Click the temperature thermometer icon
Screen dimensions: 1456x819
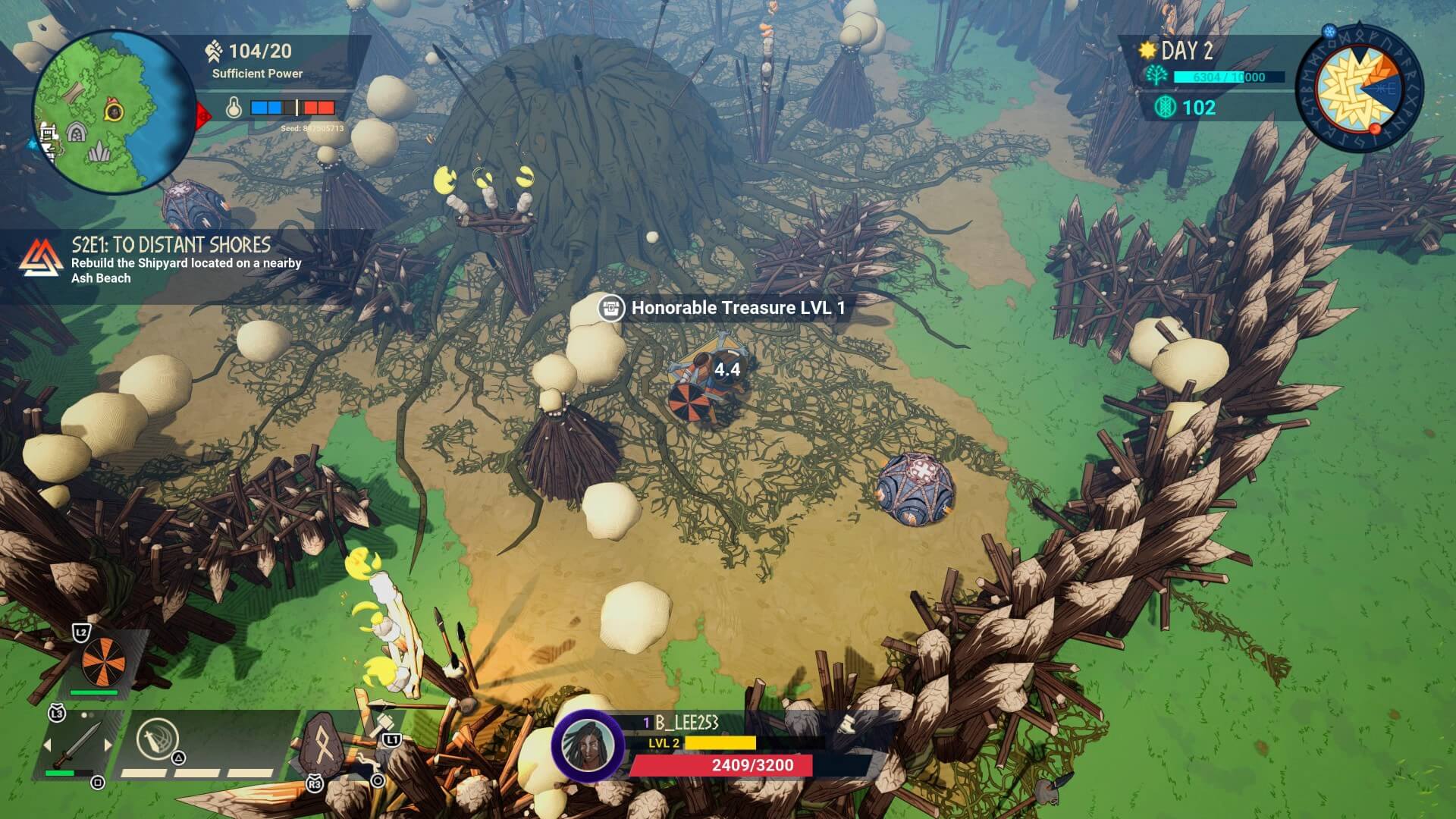pos(234,108)
